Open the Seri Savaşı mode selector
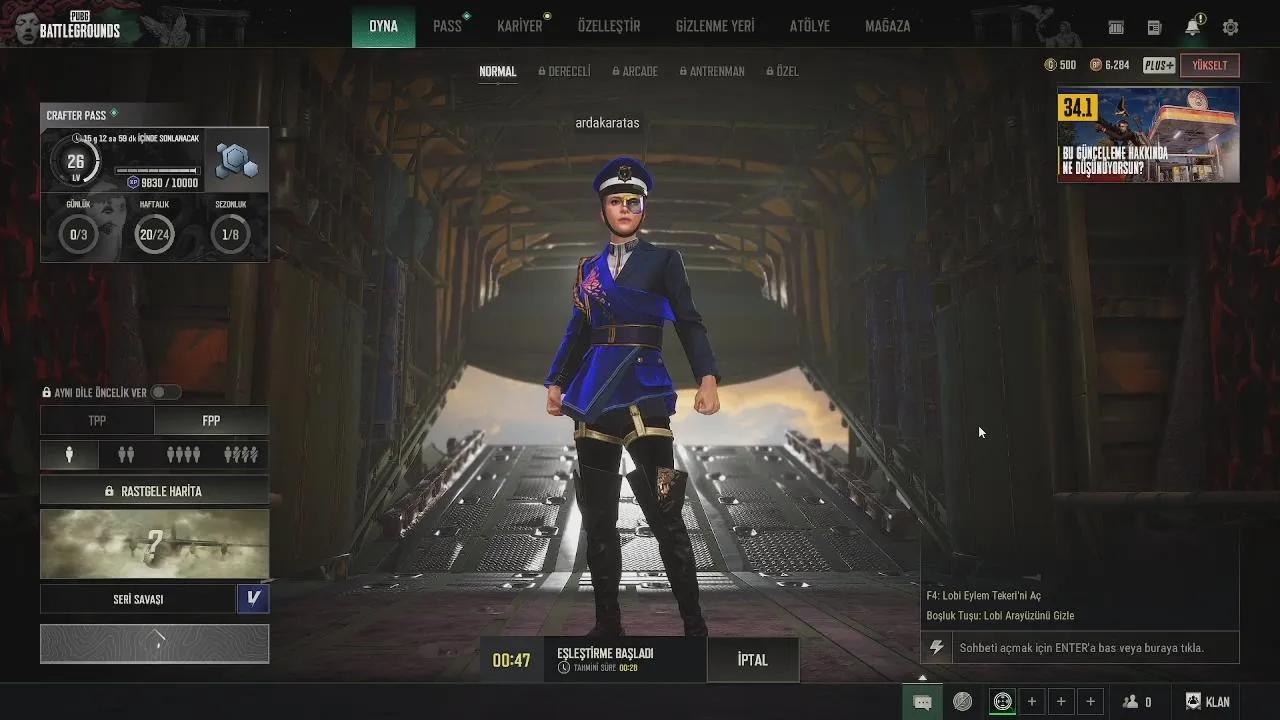Image resolution: width=1280 pixels, height=720 pixels. point(140,598)
